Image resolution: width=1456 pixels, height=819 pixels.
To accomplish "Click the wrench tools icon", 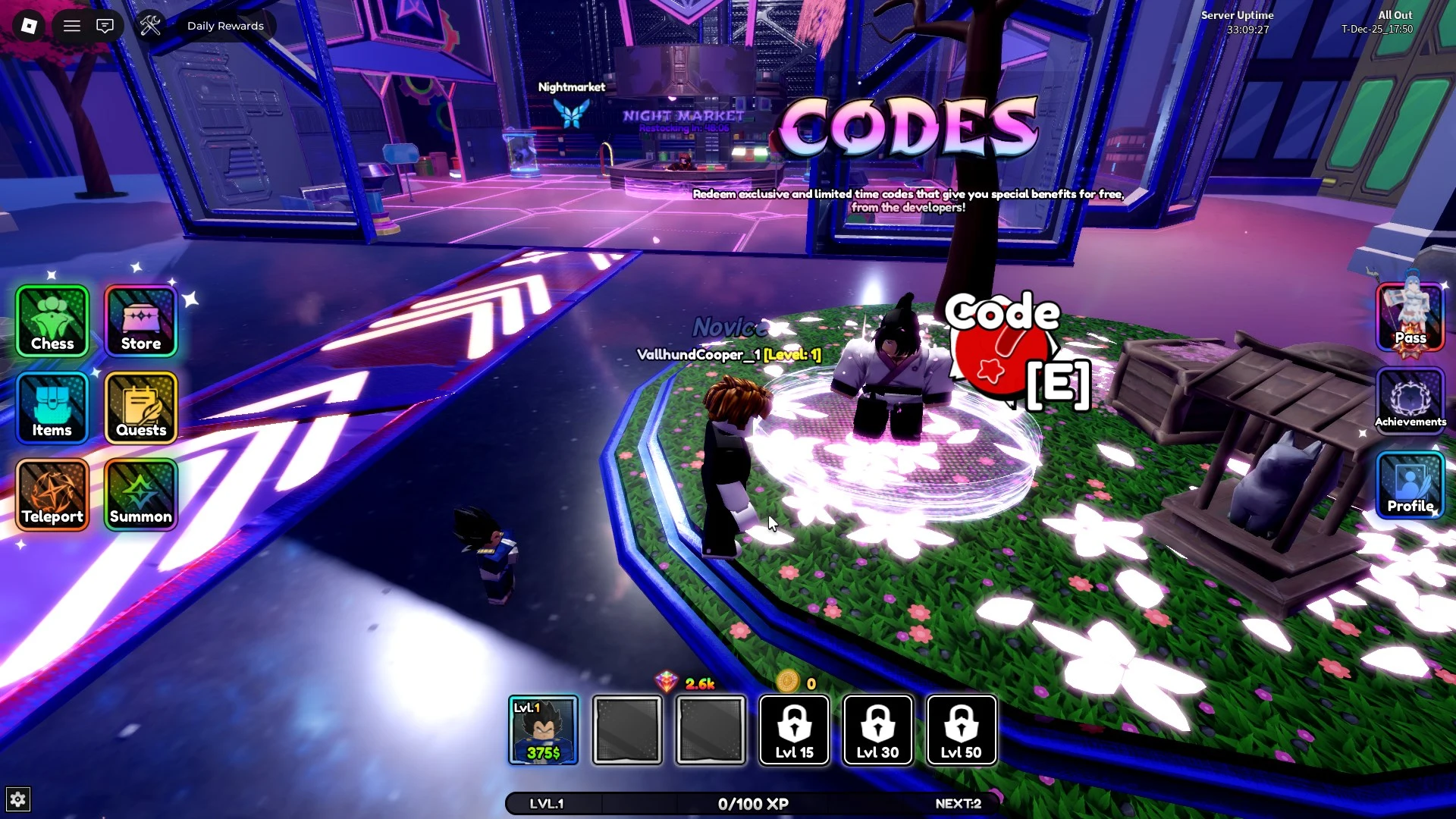I will (x=151, y=25).
